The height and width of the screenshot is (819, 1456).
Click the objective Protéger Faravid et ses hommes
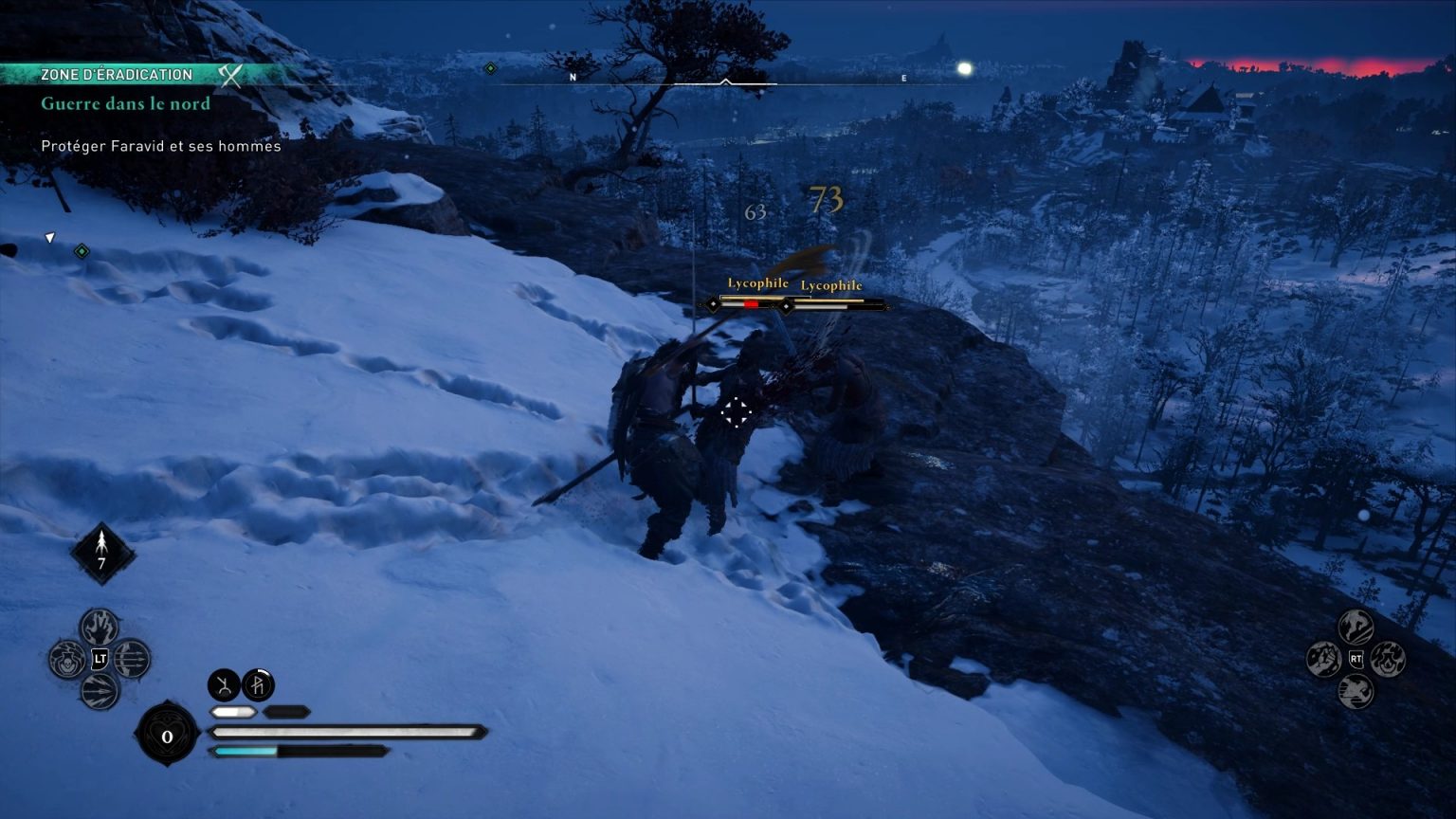[x=160, y=146]
